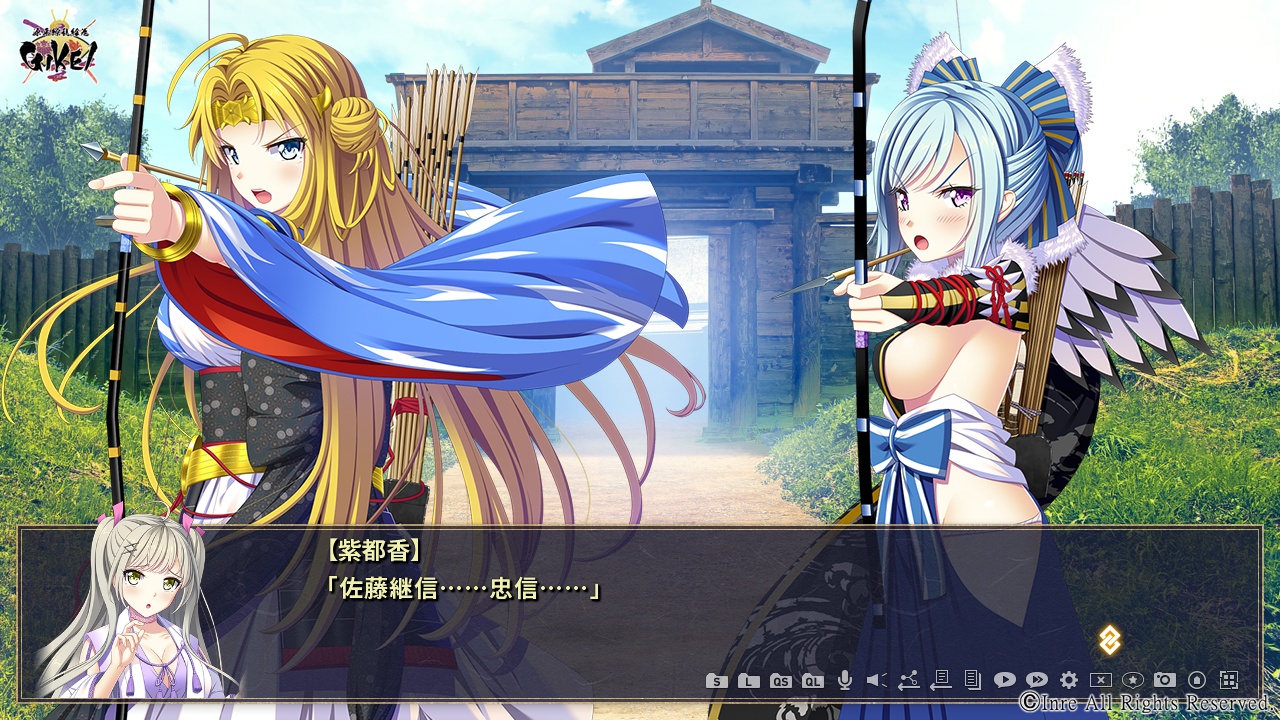Click the star speech bubble favorite icon
Screen dimensions: 1280x720
click(x=1133, y=681)
